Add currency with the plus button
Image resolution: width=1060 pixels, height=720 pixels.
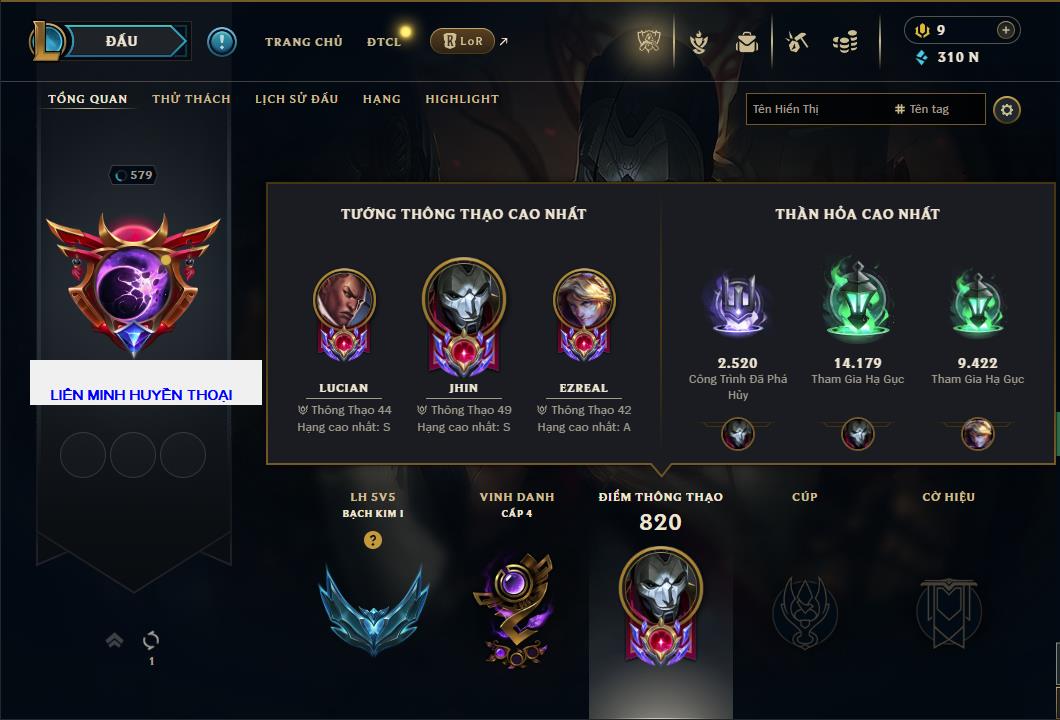1005,30
